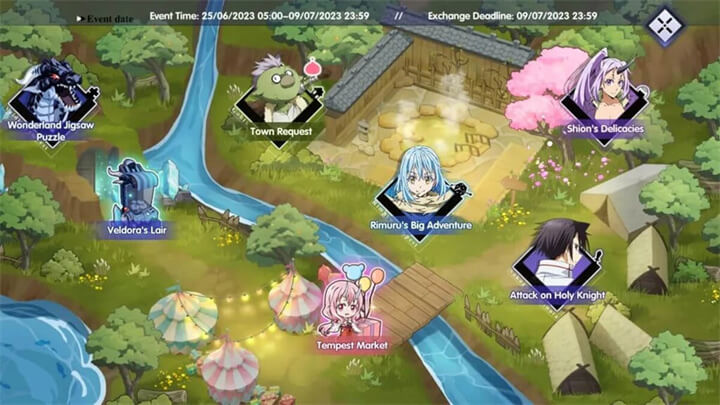720x405 pixels.
Task: Close the event map with the X button
Action: pyautogui.click(x=664, y=26)
